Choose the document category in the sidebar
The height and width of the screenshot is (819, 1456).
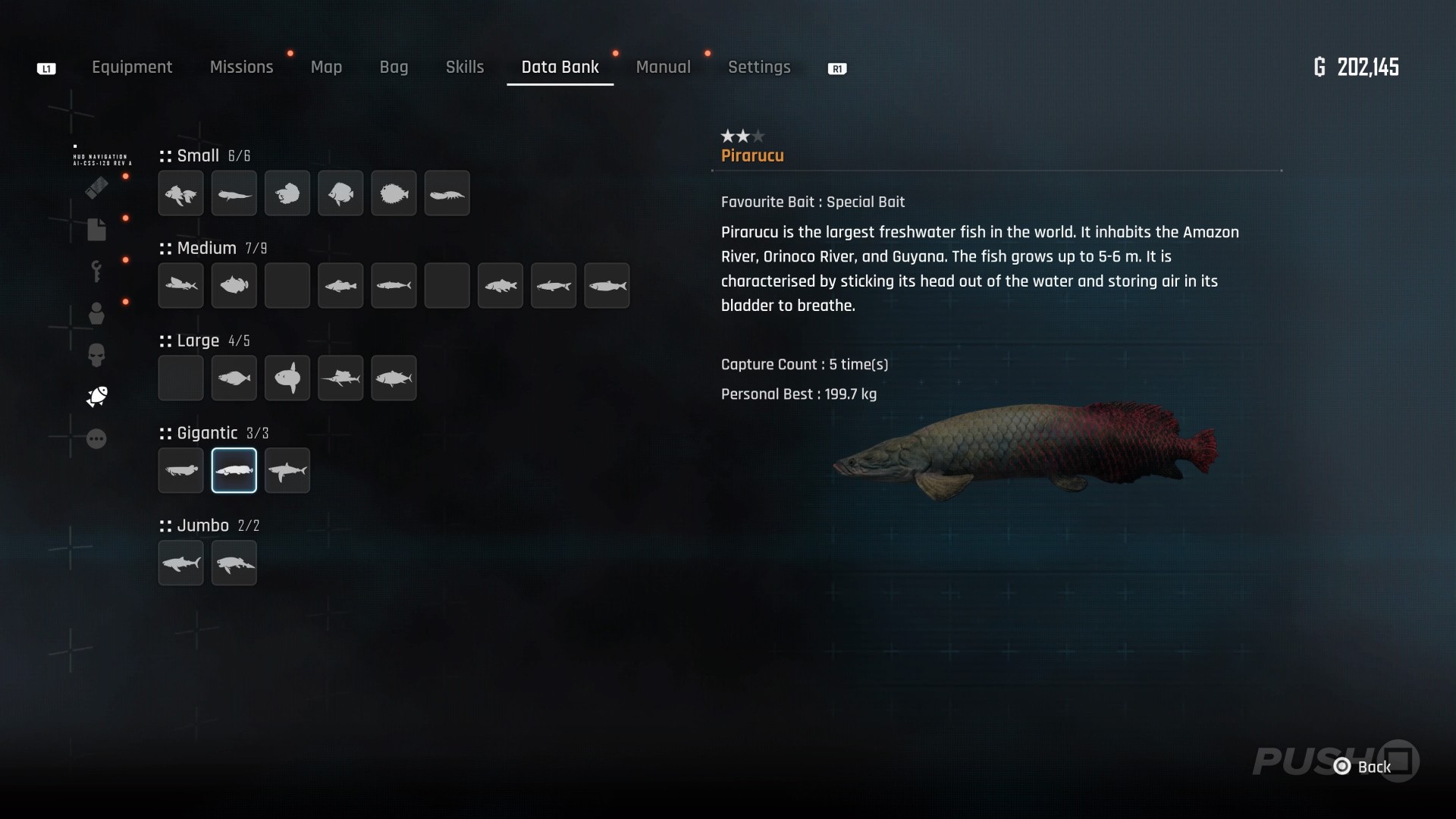point(96,229)
